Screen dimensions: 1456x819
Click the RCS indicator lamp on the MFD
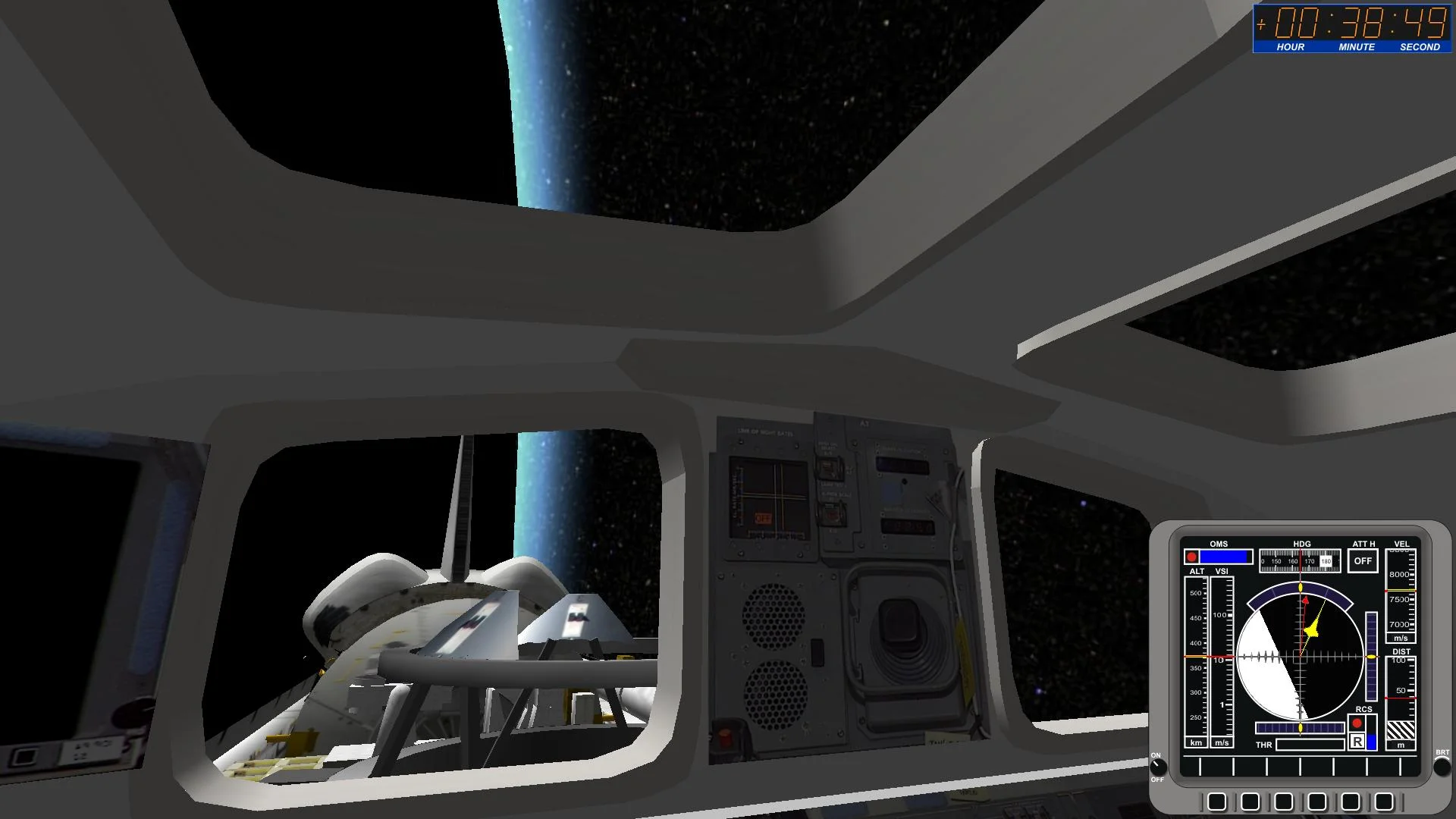click(x=1357, y=723)
